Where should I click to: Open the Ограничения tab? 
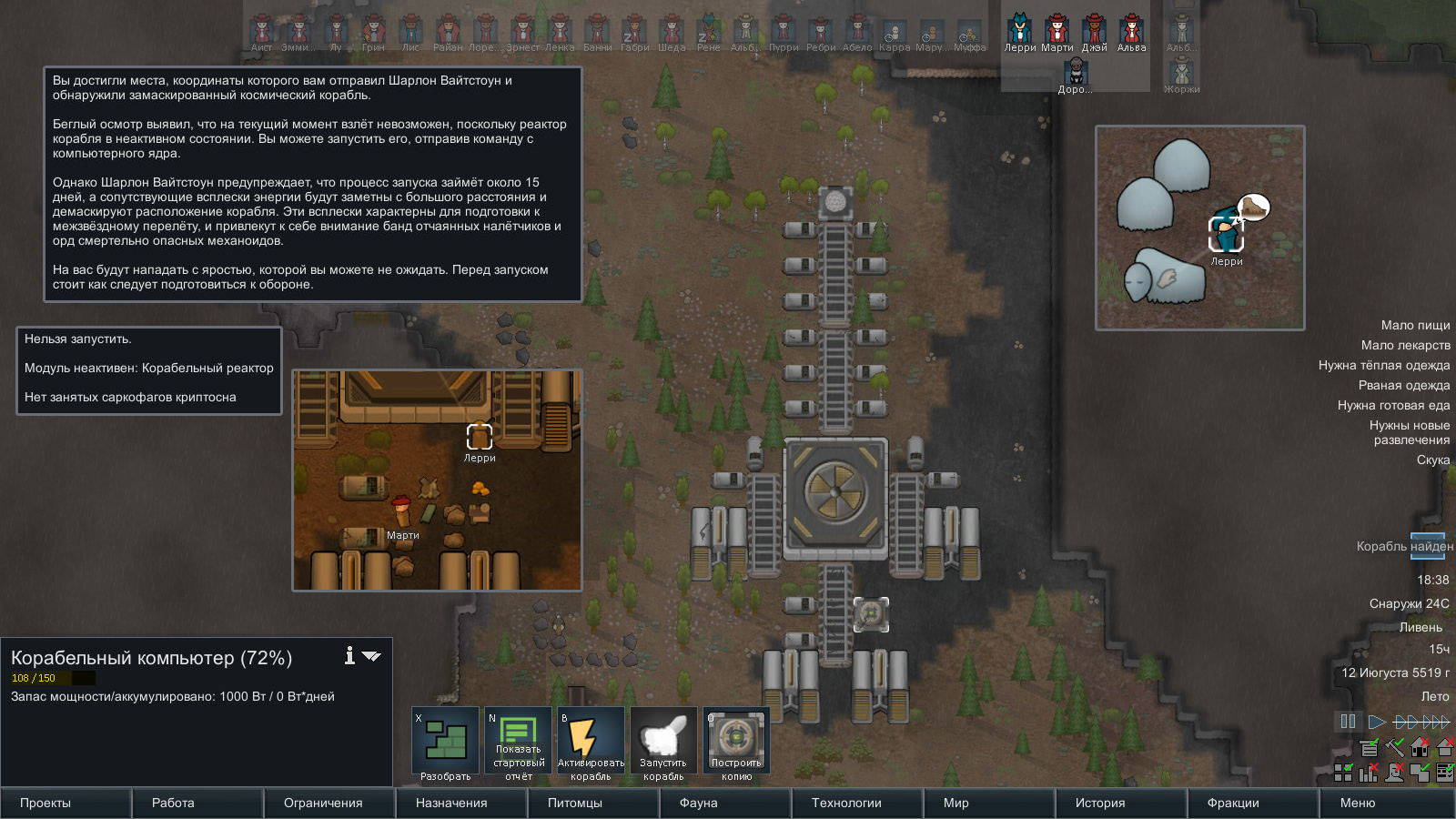point(329,803)
